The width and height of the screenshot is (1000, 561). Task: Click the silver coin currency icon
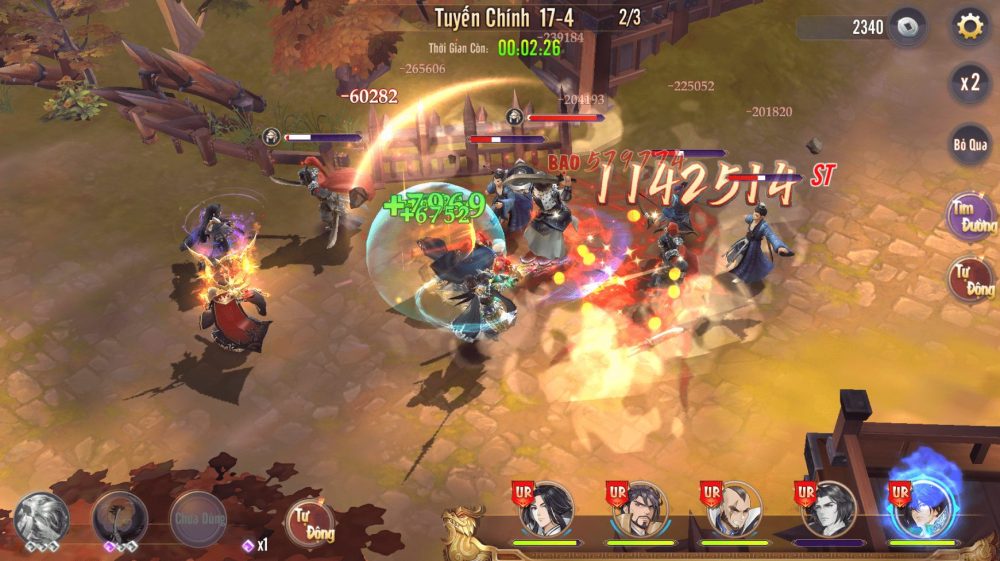pos(907,27)
